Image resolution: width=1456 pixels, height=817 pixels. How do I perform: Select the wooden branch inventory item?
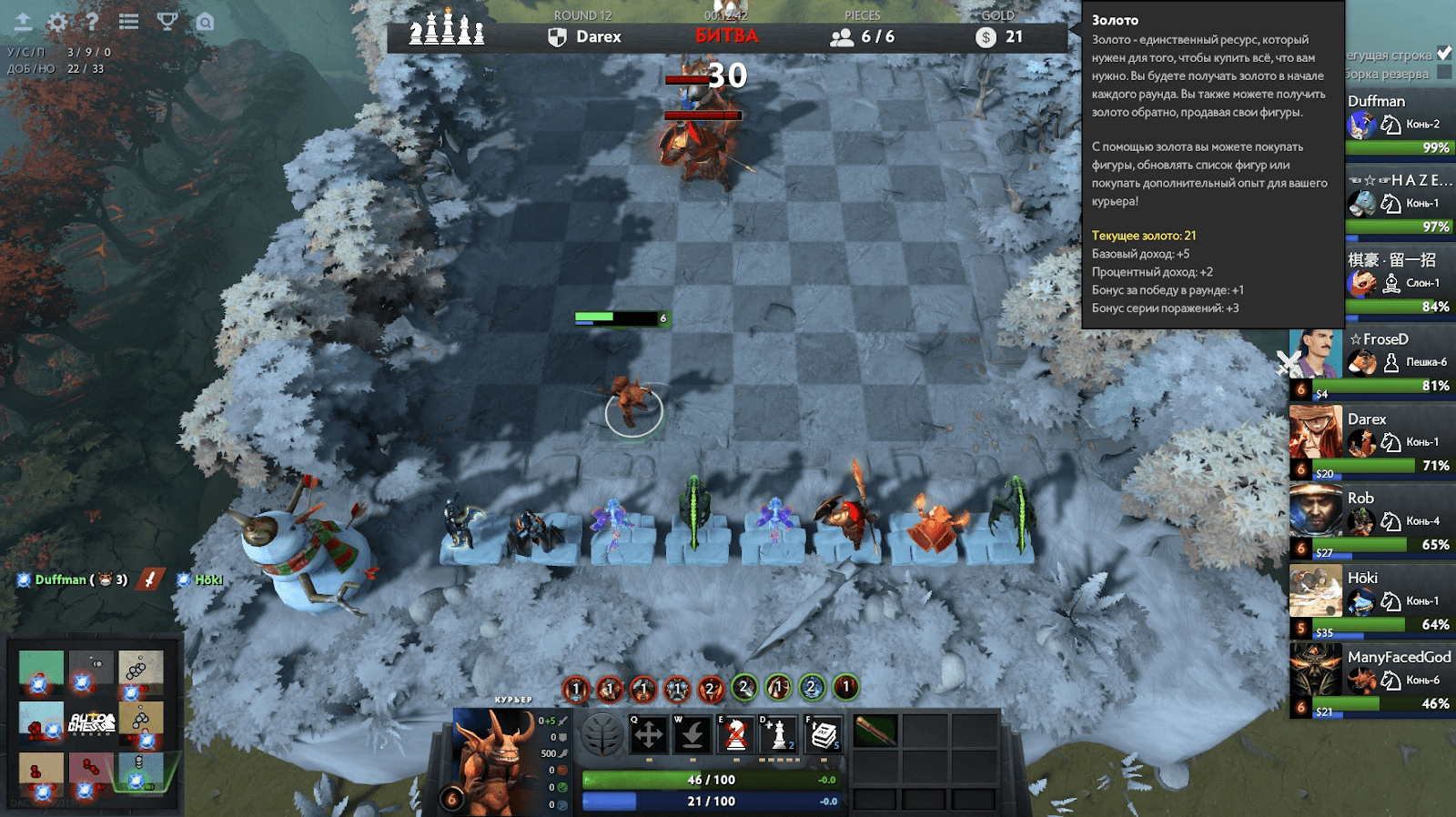point(875,731)
